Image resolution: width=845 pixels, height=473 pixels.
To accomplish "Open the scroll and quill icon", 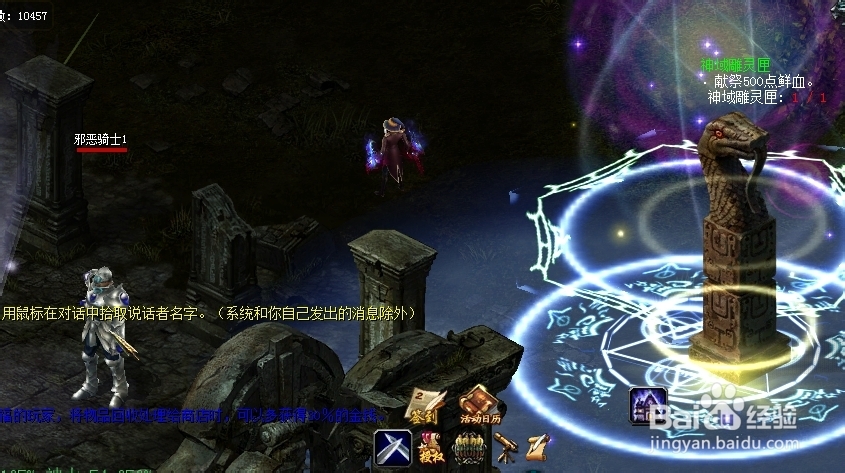I will pos(538,446).
